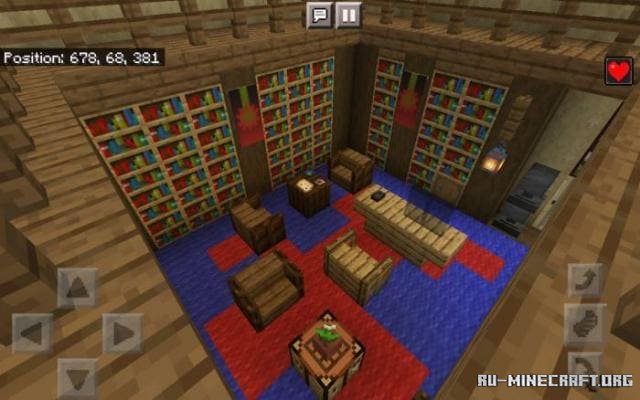640x400 pixels.
Task: Pause the game
Action: pyautogui.click(x=346, y=15)
